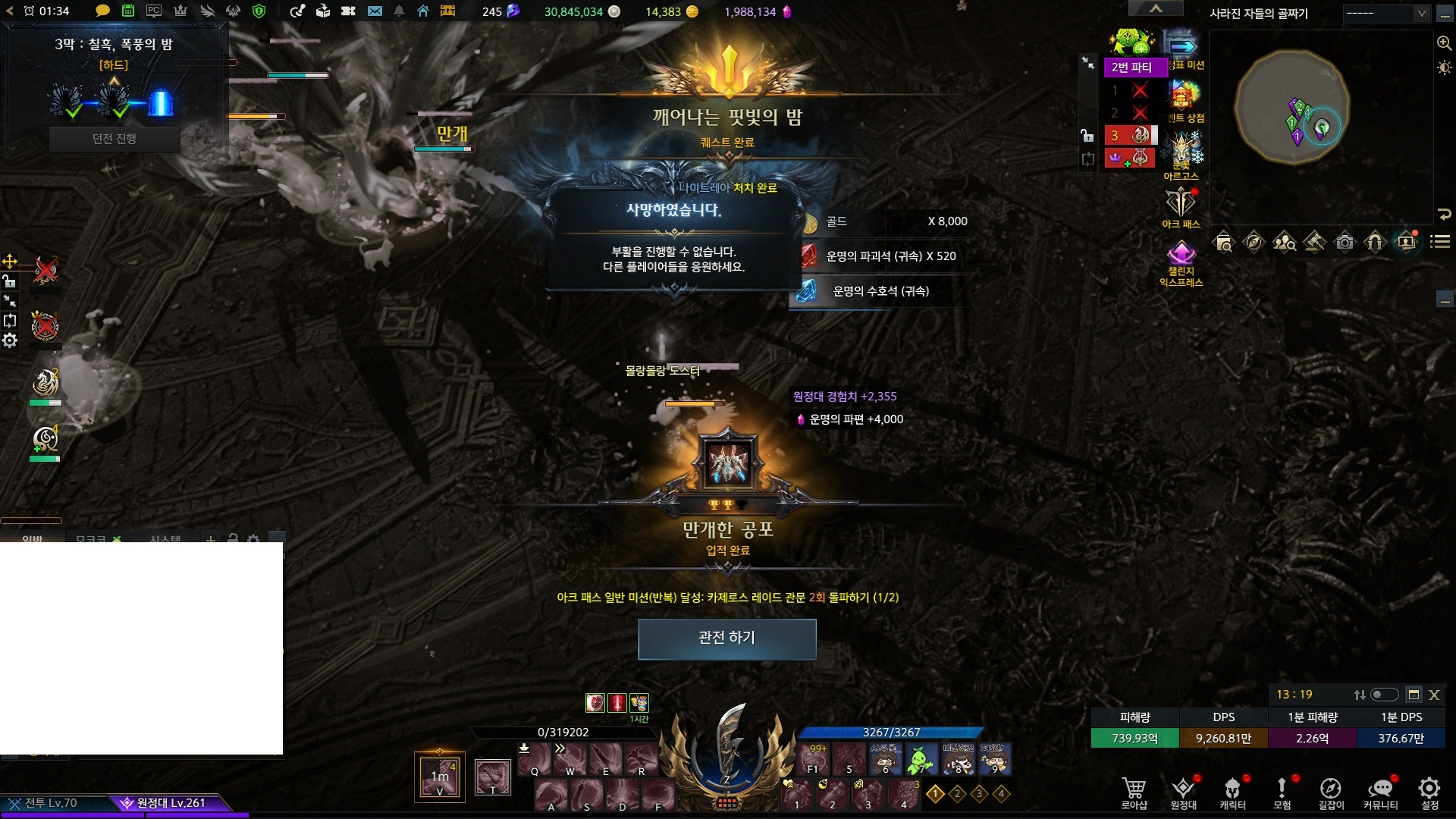This screenshot has height=819, width=1456.
Task: Click the 아르고스 event icon
Action: [x=1181, y=154]
